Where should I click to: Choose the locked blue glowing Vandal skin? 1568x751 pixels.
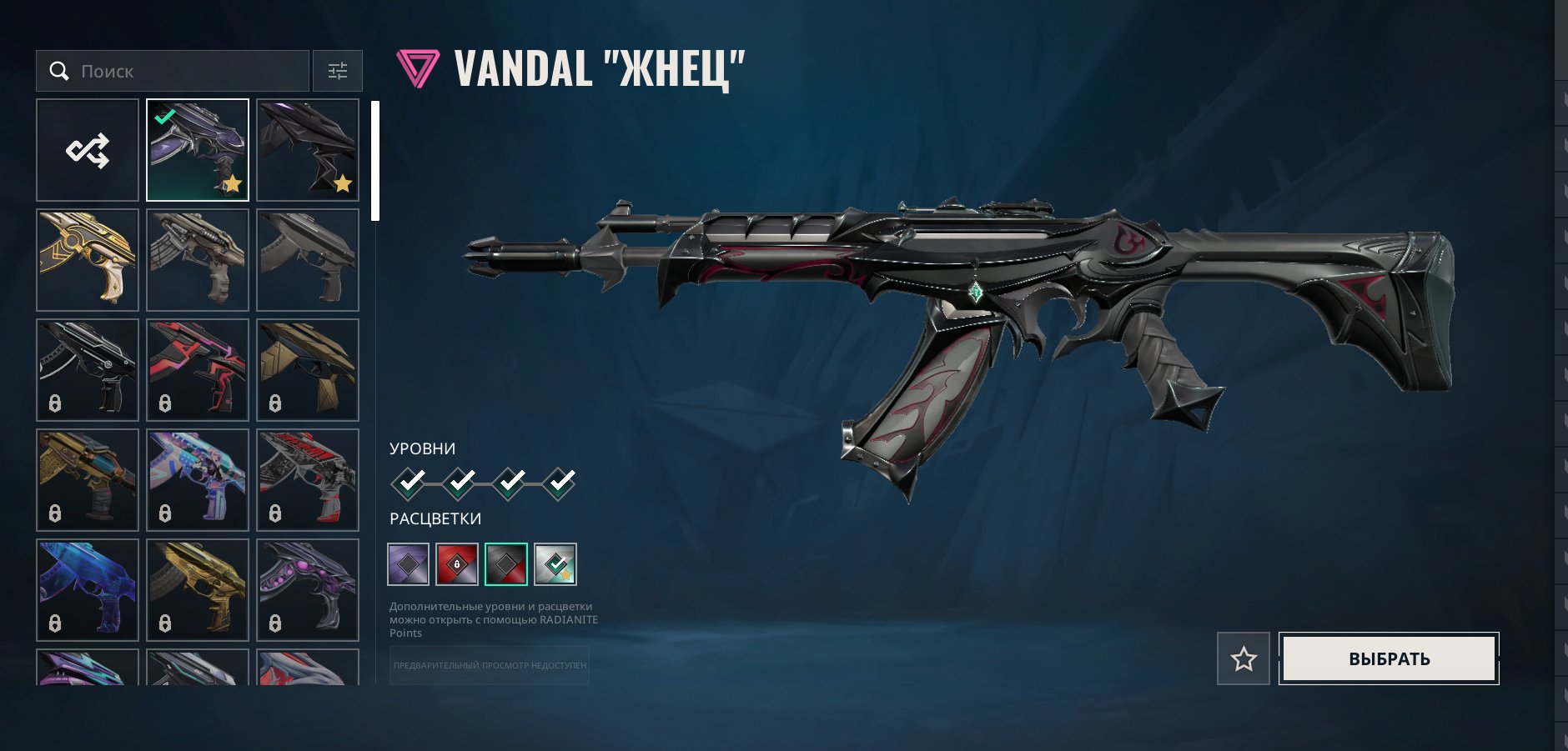tap(88, 590)
